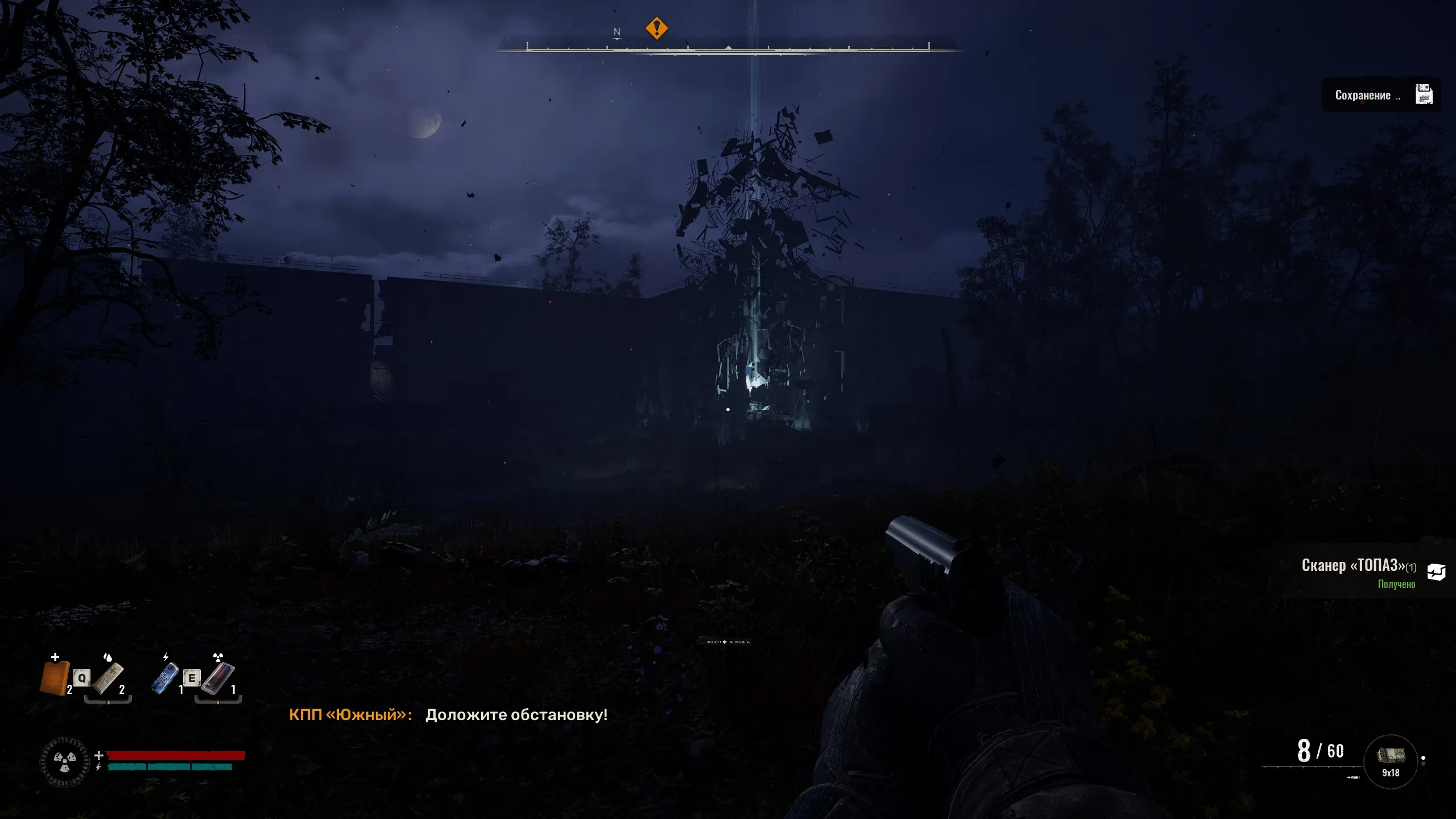
Task: Click the orange quest marker on compass
Action: pyautogui.click(x=656, y=28)
